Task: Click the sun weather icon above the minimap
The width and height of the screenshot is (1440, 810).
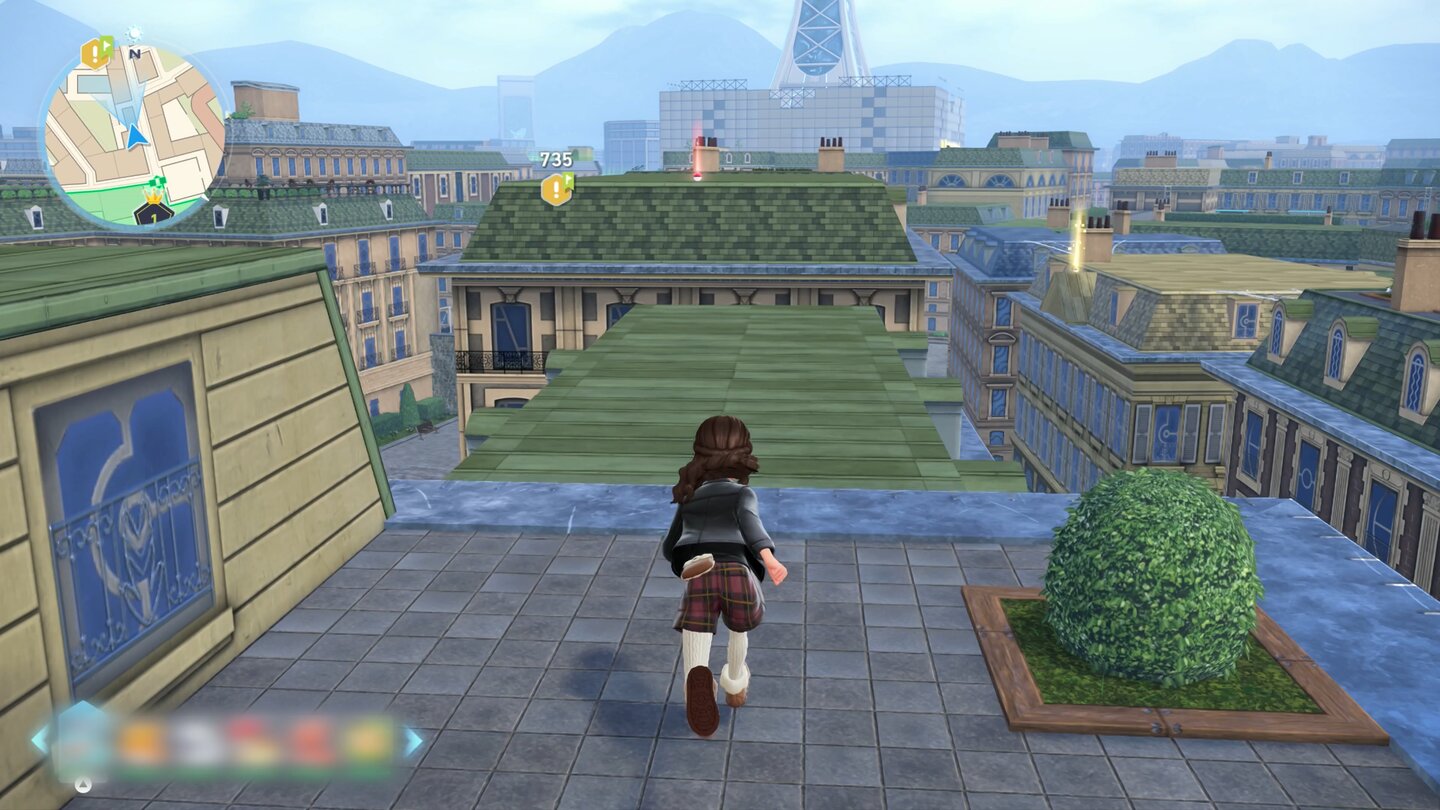Action: [x=134, y=34]
